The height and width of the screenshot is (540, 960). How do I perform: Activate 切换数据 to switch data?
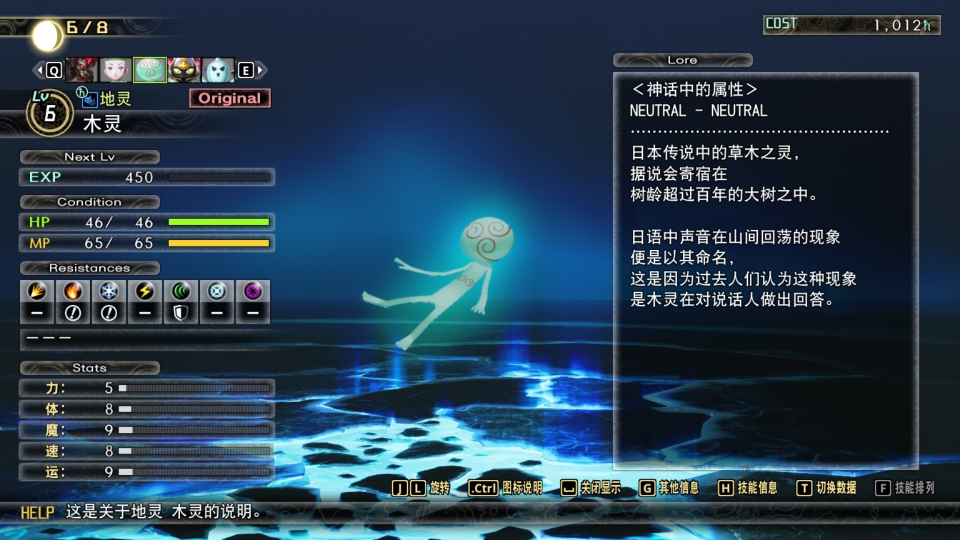(x=826, y=488)
